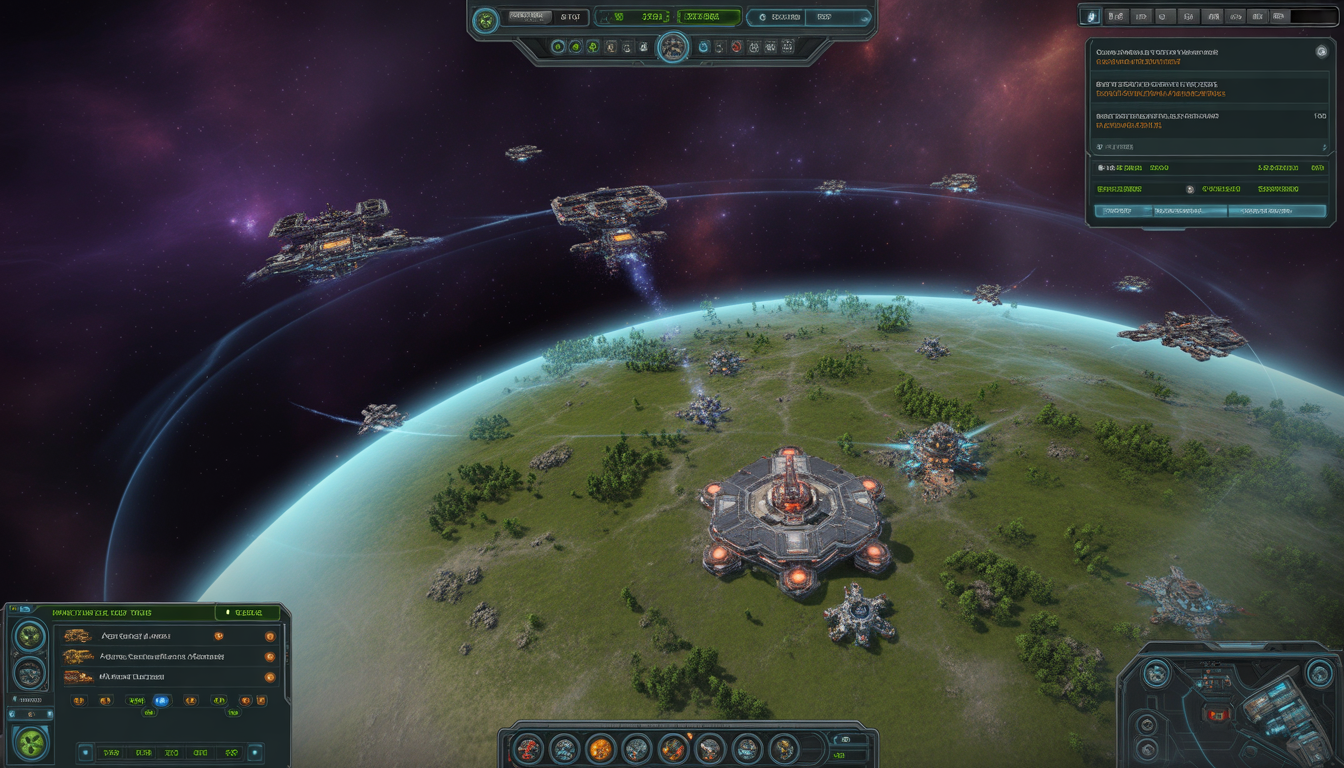Click the green button at the top of the construction panel

pyautogui.click(x=247, y=612)
